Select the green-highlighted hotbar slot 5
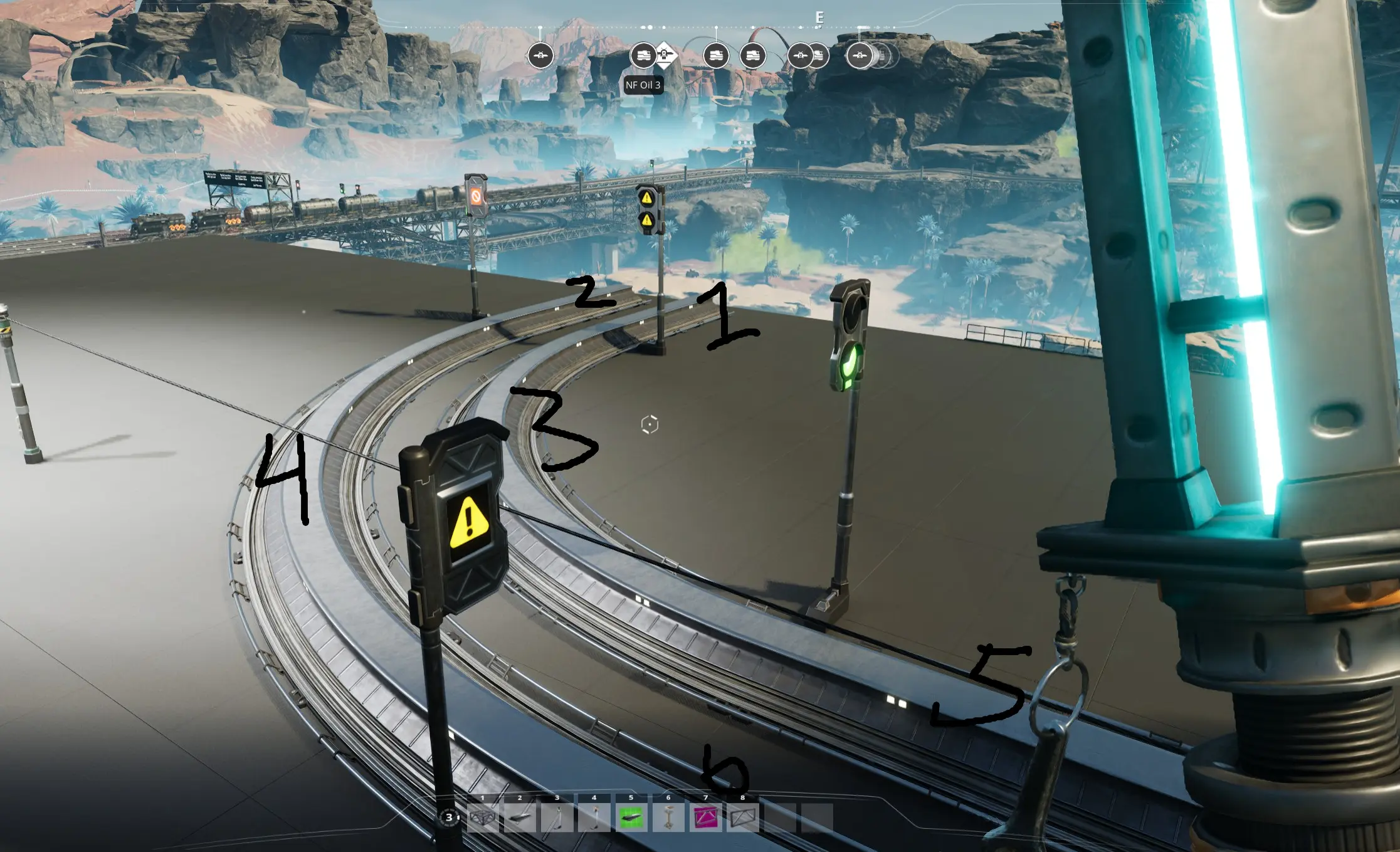Image resolution: width=1400 pixels, height=852 pixels. click(631, 818)
